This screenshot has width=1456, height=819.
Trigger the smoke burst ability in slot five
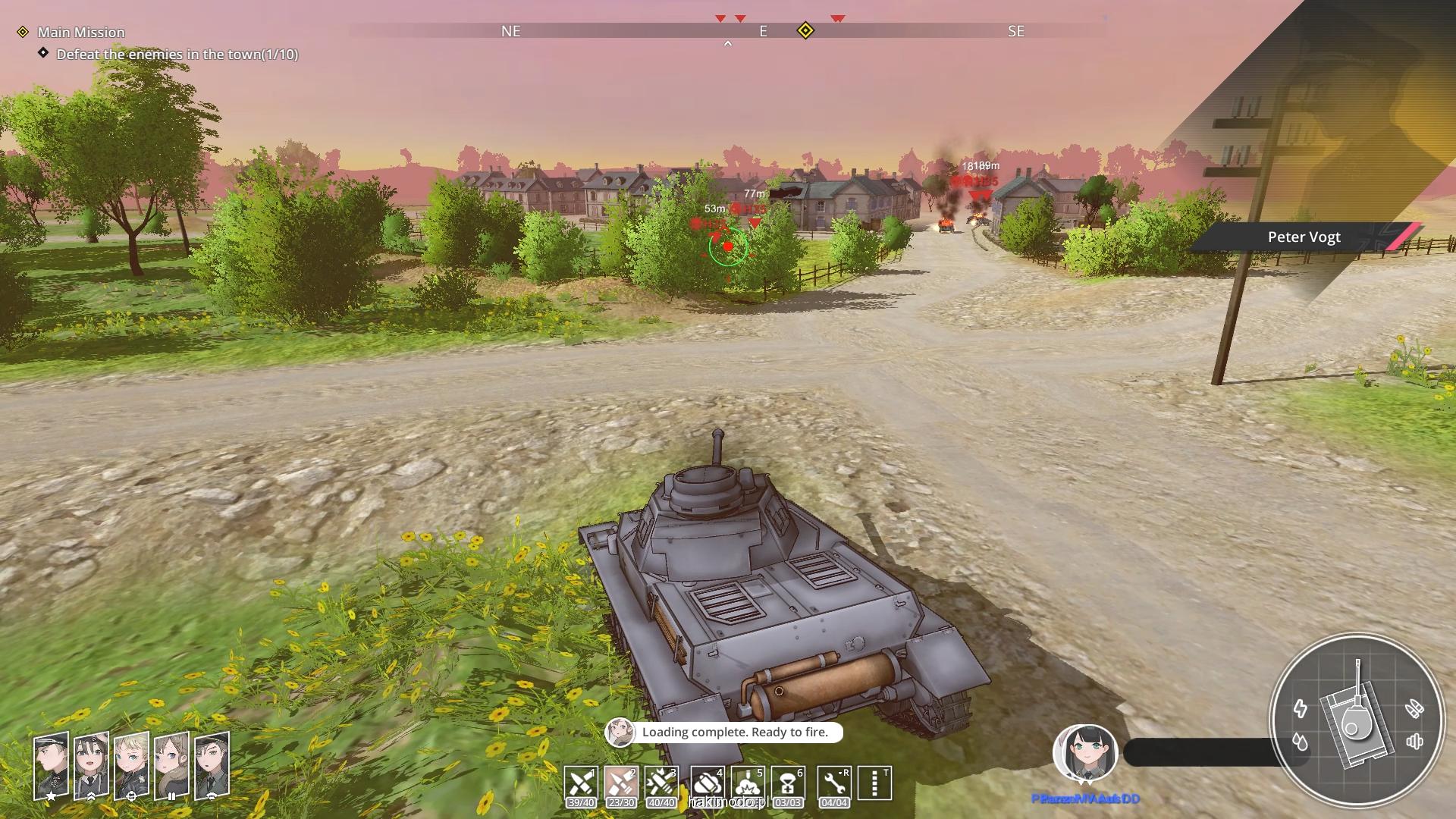pyautogui.click(x=747, y=783)
